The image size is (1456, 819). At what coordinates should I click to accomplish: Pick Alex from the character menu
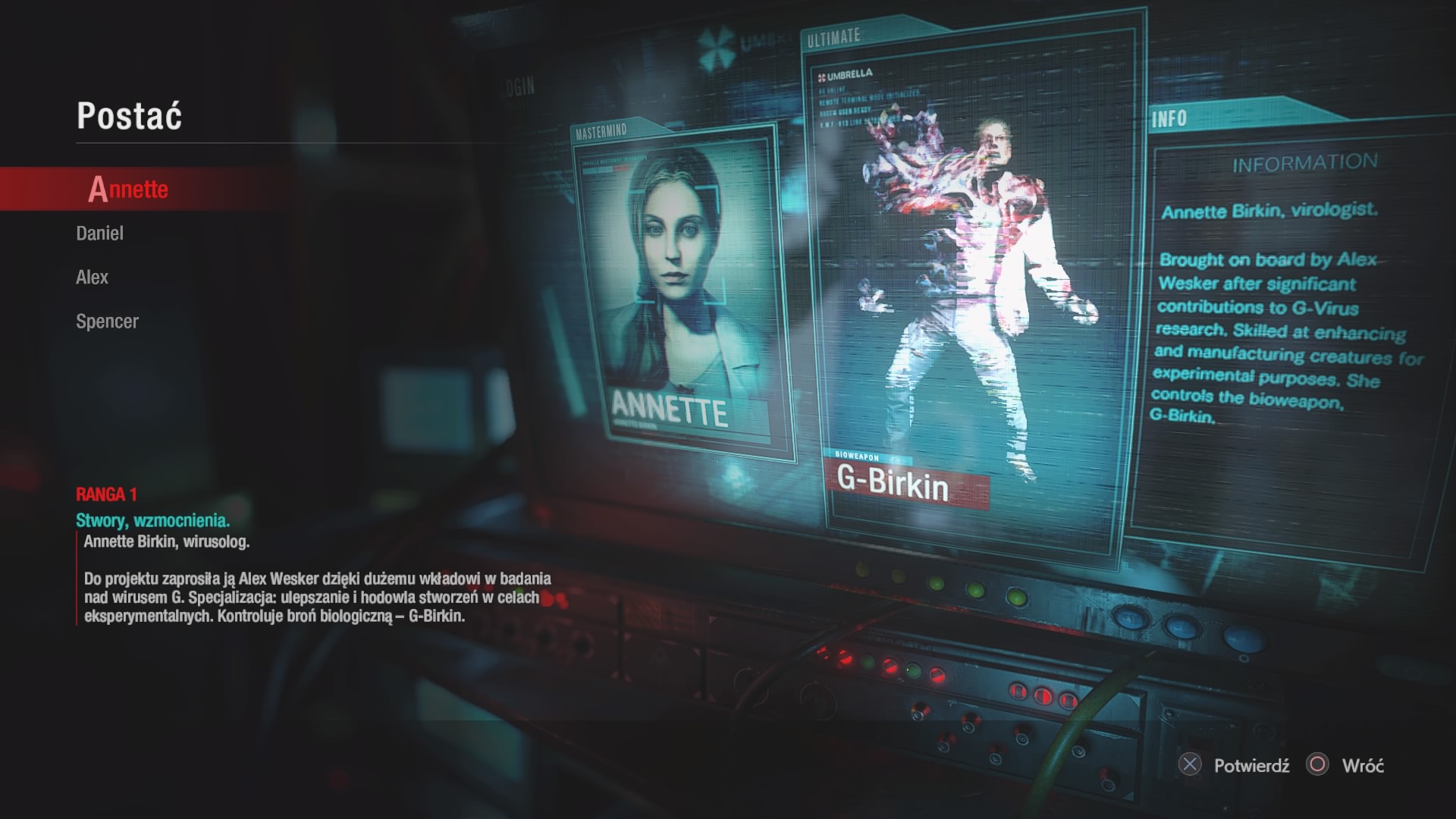92,278
